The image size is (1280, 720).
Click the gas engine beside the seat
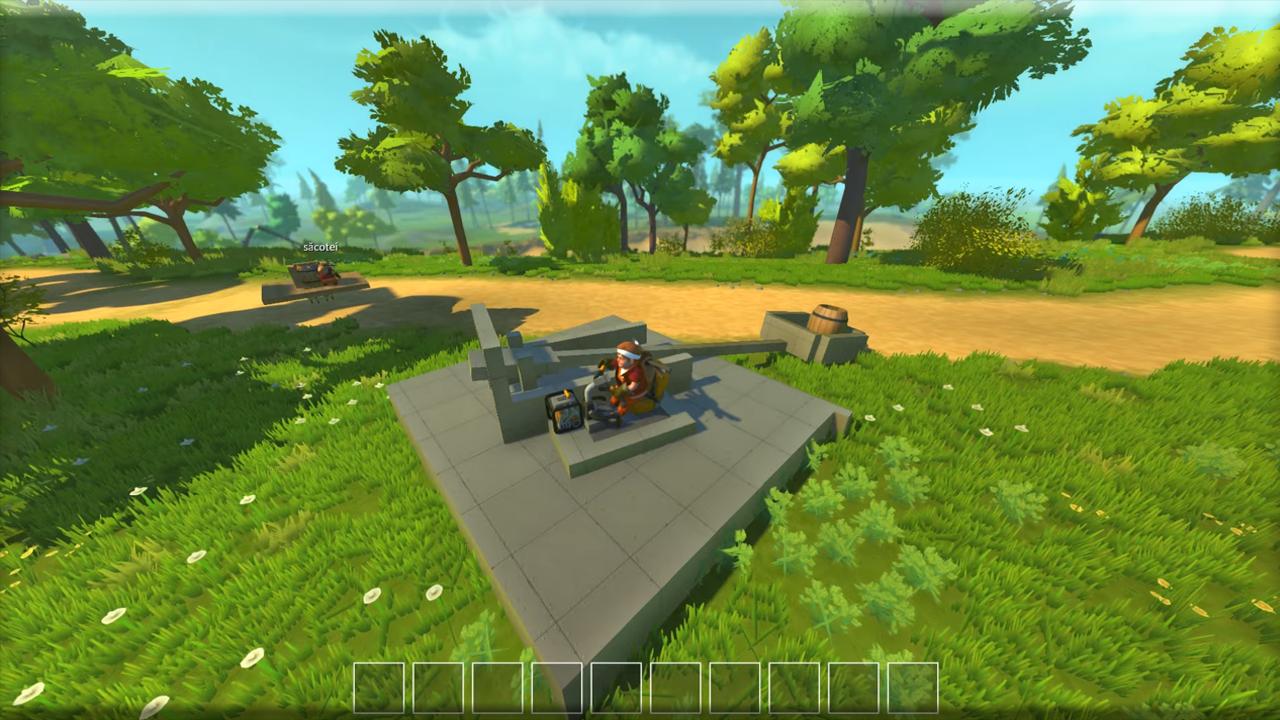click(561, 410)
